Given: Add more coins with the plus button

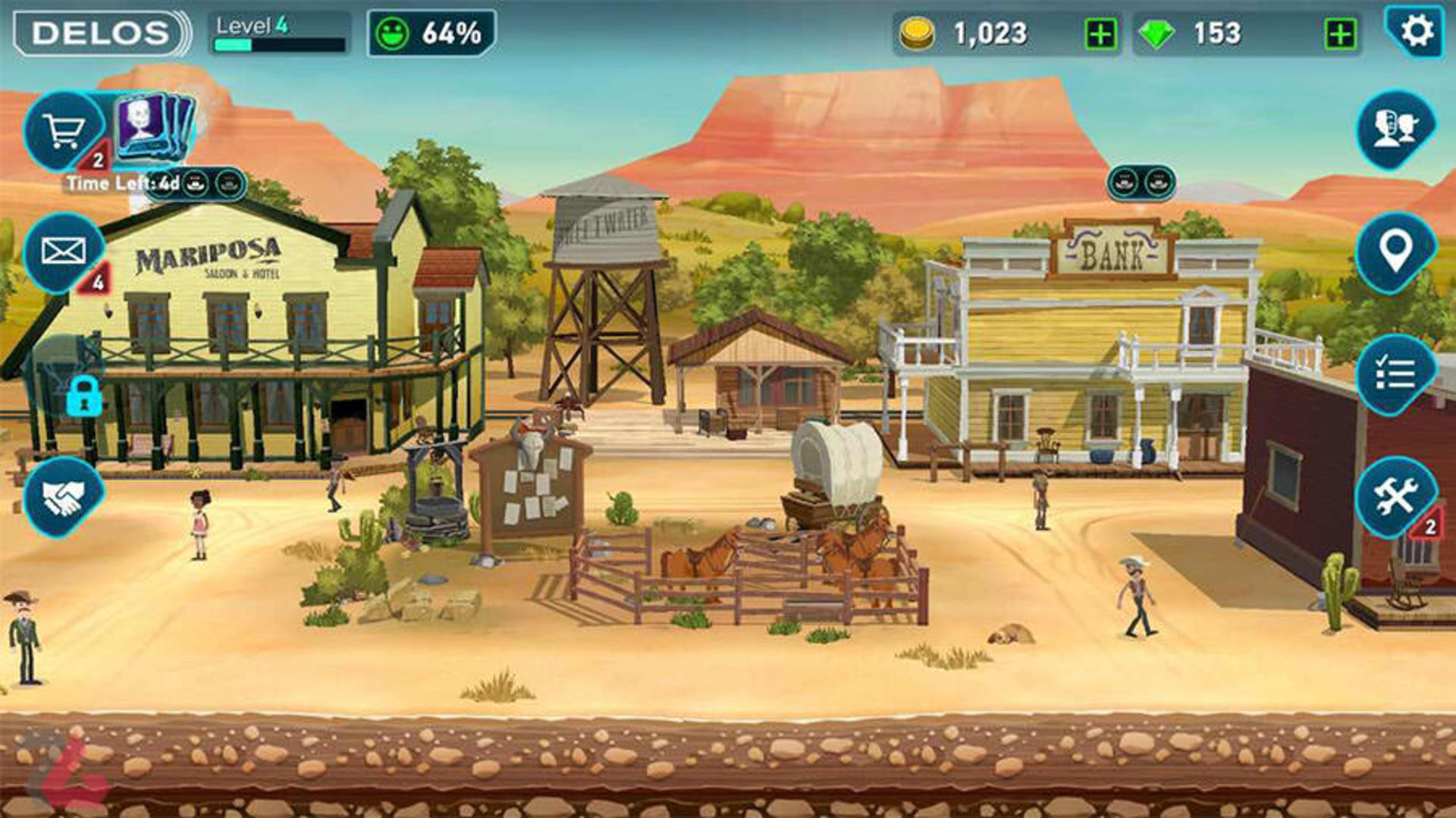Looking at the screenshot, I should [x=1100, y=34].
